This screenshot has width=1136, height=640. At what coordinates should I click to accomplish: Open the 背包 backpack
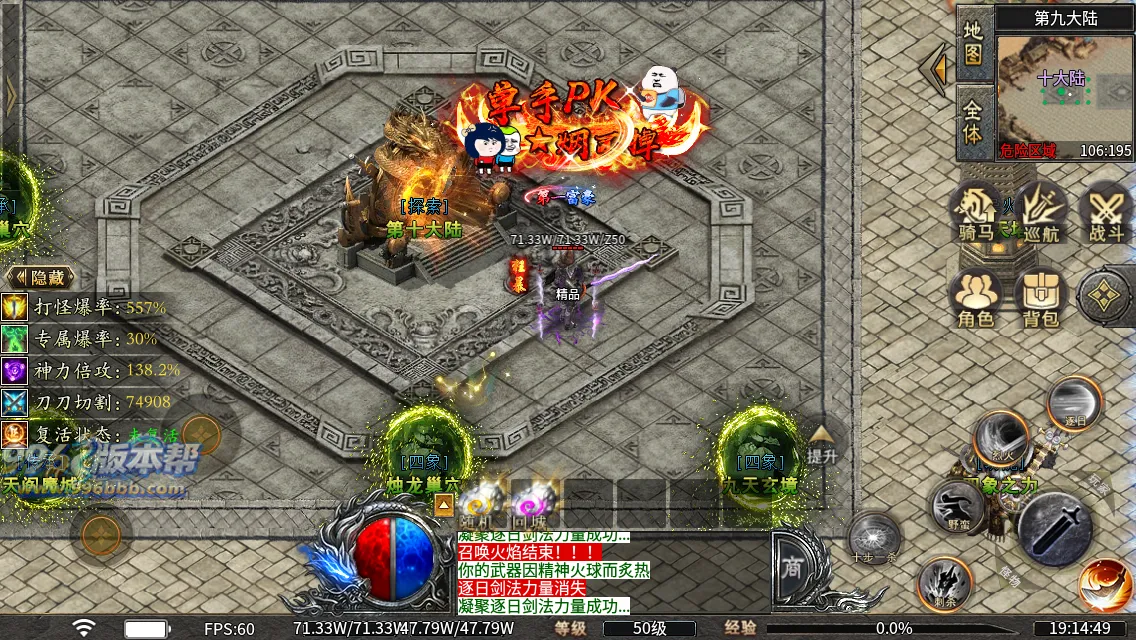(x=1041, y=299)
